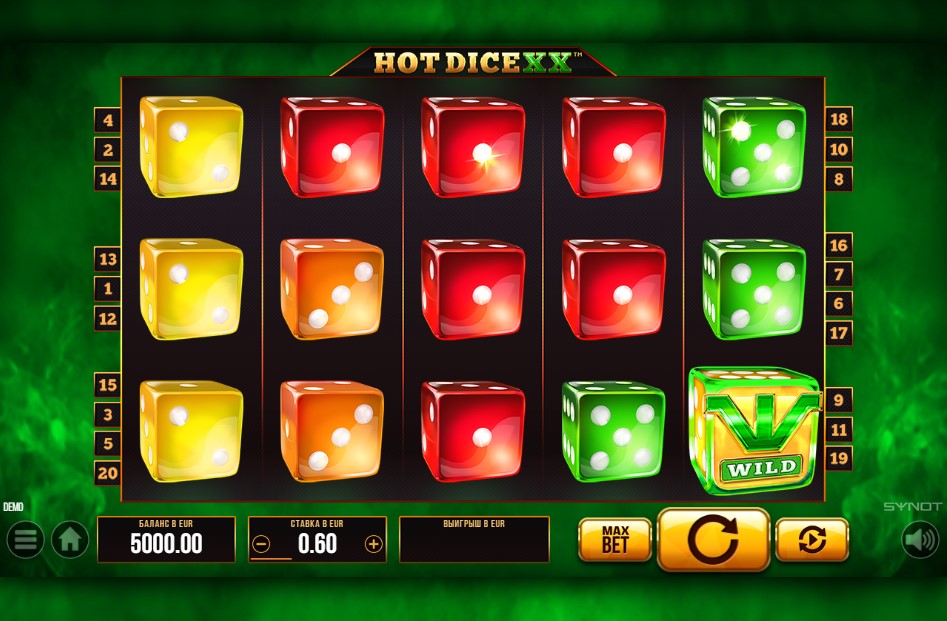Highlight payline number 9 marker
This screenshot has height=621, width=947.
[x=838, y=400]
